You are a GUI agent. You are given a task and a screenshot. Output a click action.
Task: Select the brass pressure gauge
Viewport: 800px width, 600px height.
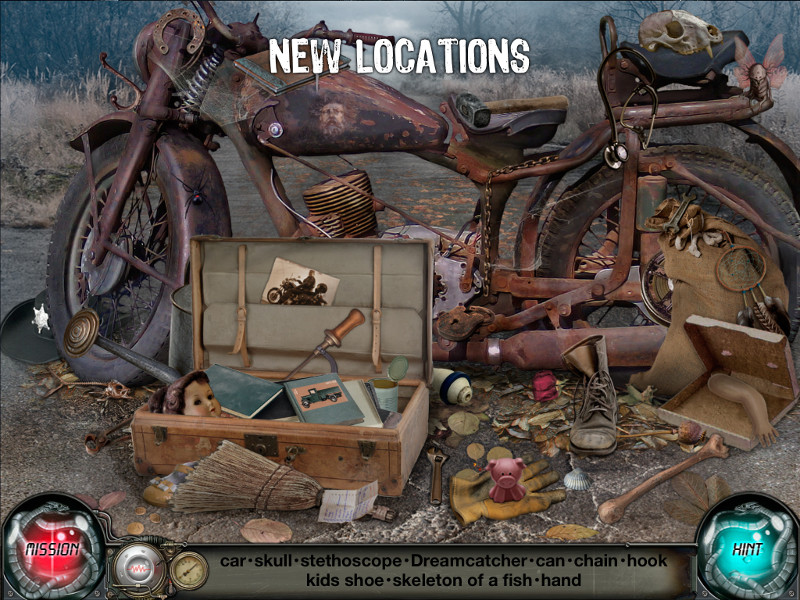(187, 569)
